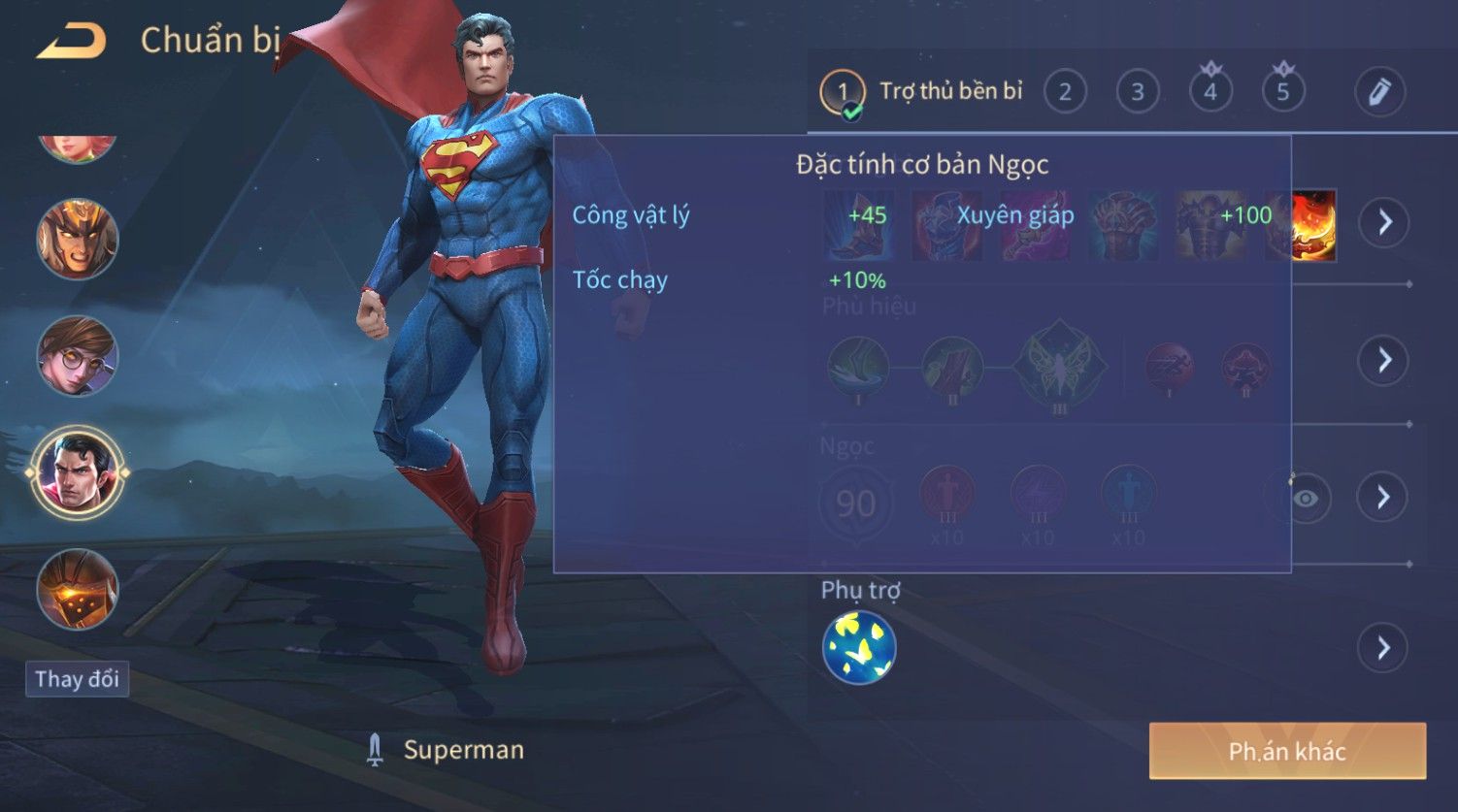The height and width of the screenshot is (812, 1458).
Task: Open the Ngọc gem page arrow
Action: point(1384,498)
